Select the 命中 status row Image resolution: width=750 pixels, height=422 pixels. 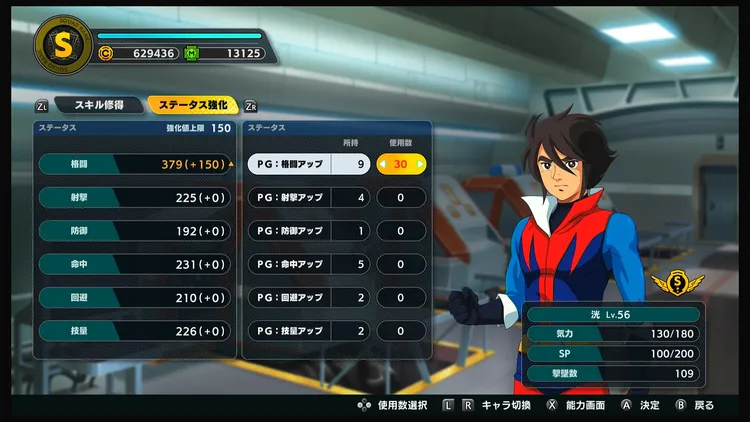[134, 265]
